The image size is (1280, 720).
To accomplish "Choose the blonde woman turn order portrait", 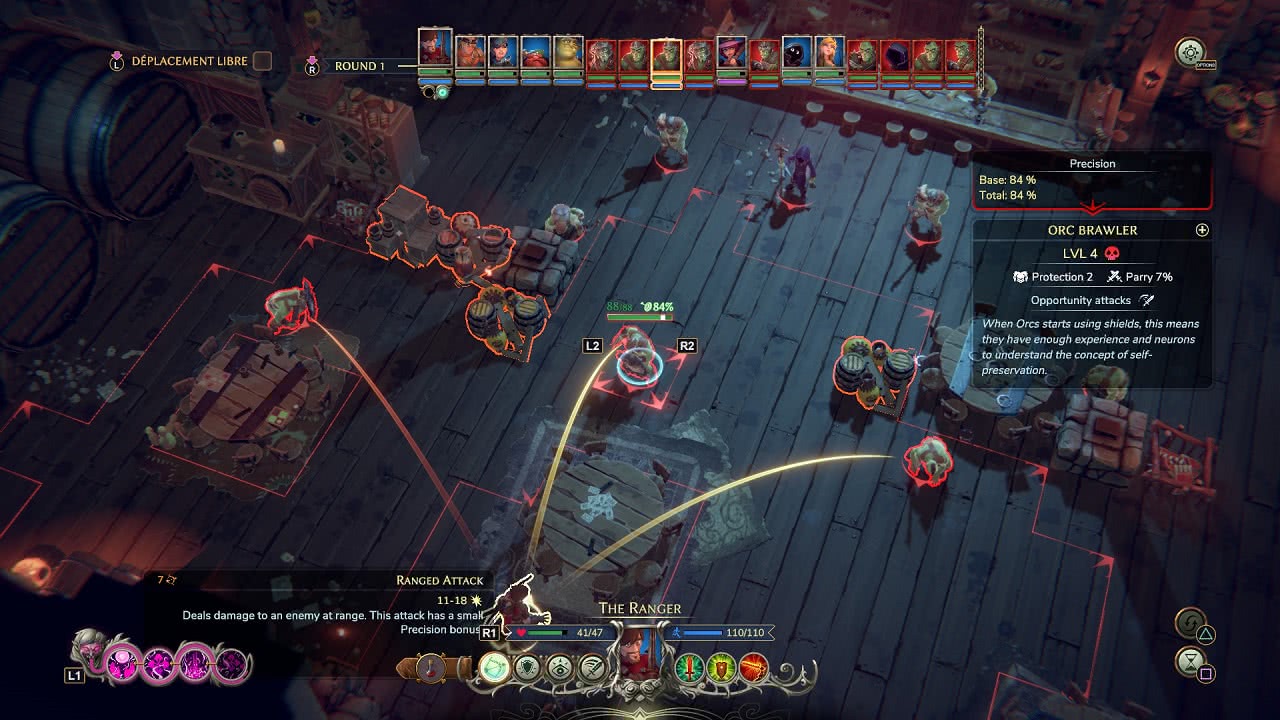I will [829, 57].
